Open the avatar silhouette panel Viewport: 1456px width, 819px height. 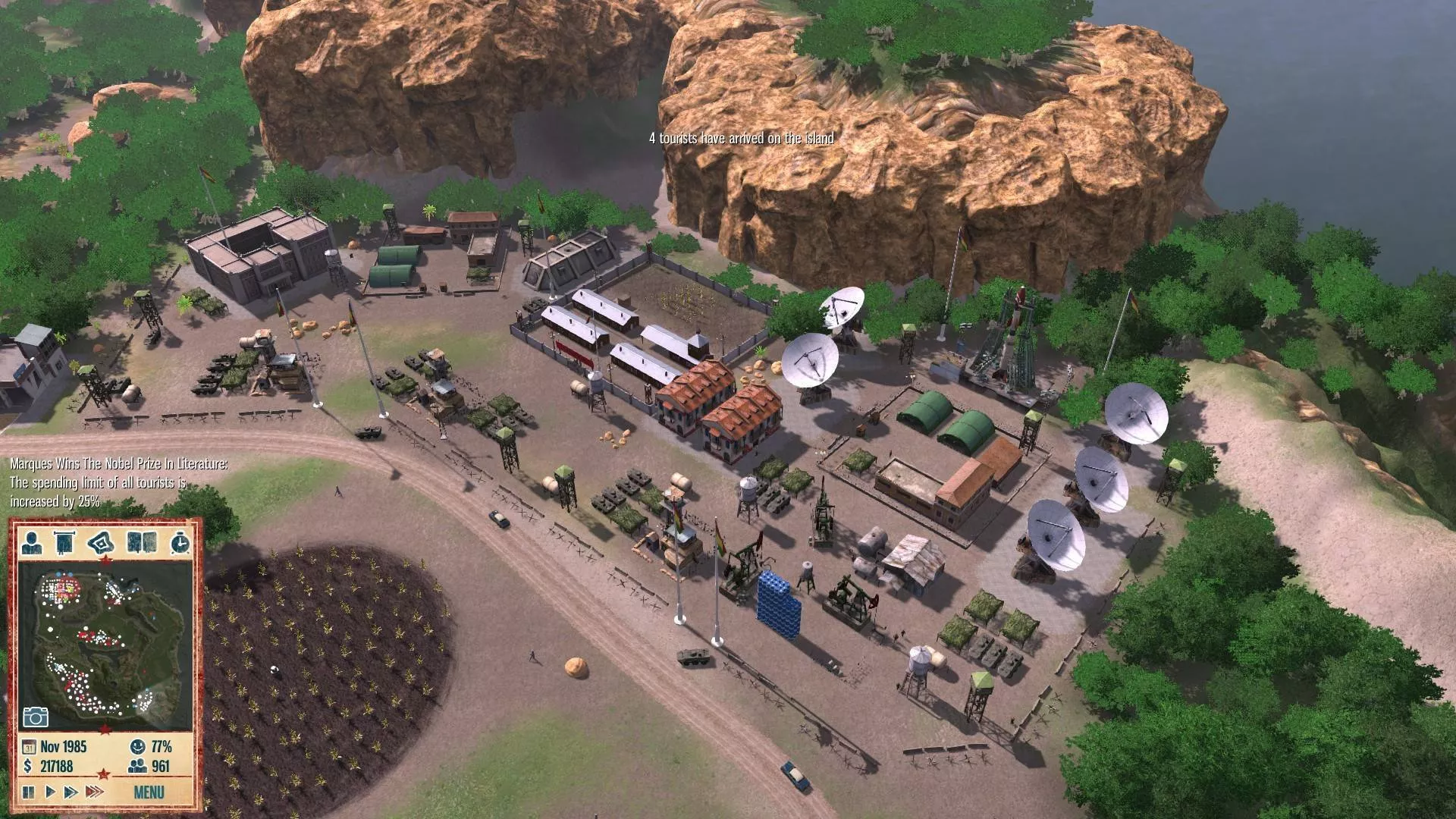(32, 542)
